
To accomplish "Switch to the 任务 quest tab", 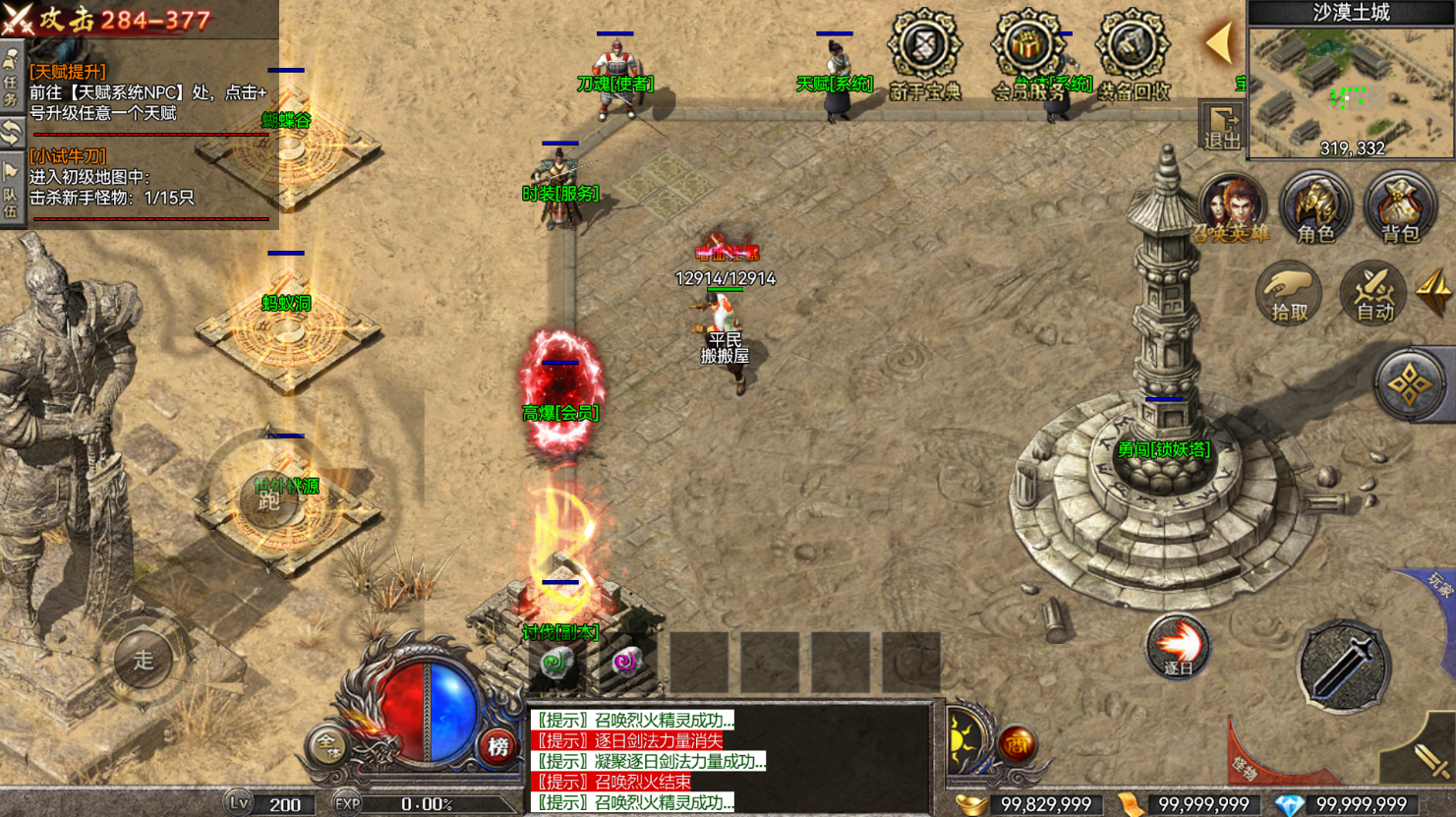I will [11, 79].
